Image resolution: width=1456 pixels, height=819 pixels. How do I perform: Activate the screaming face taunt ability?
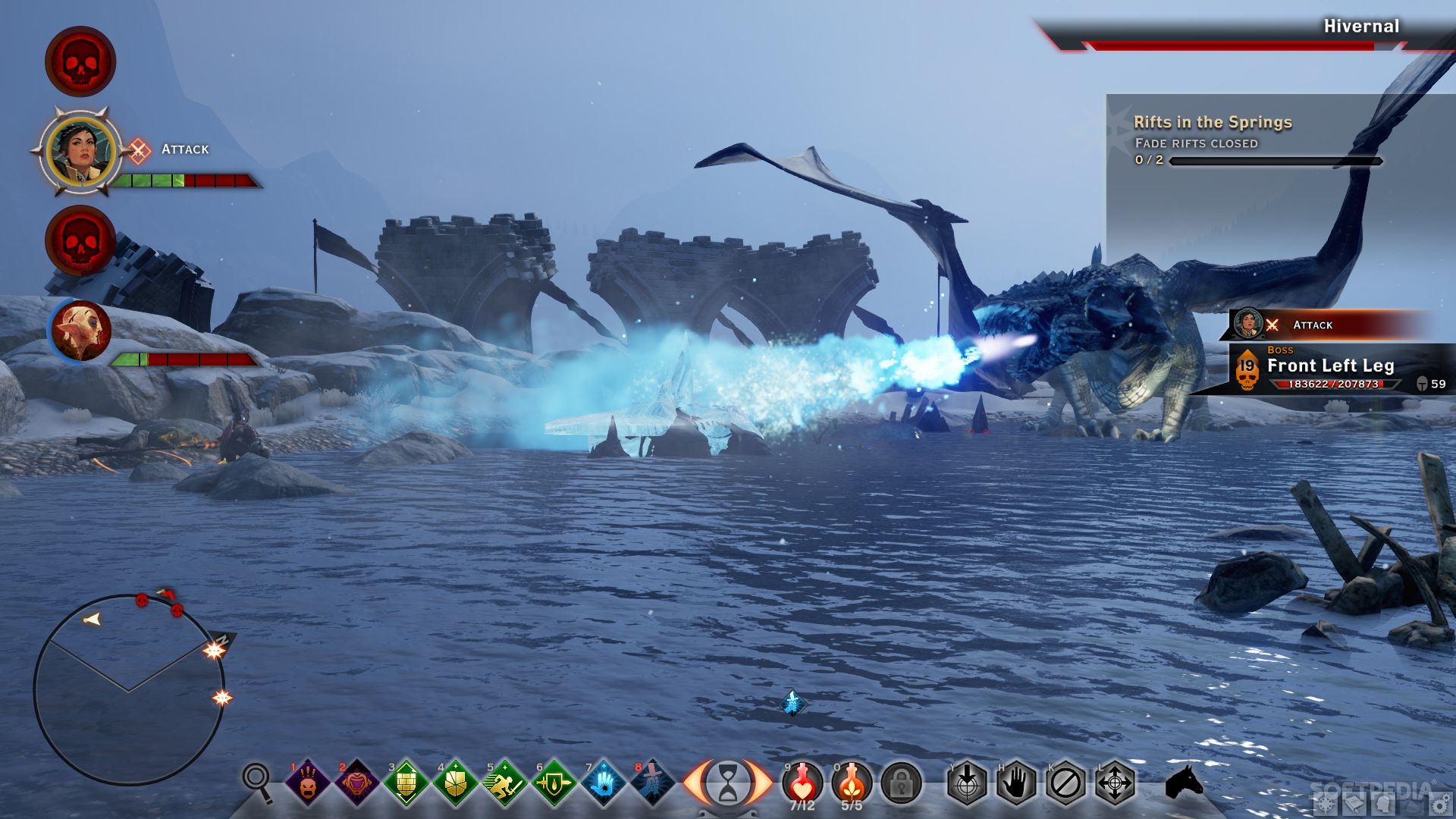click(x=307, y=783)
